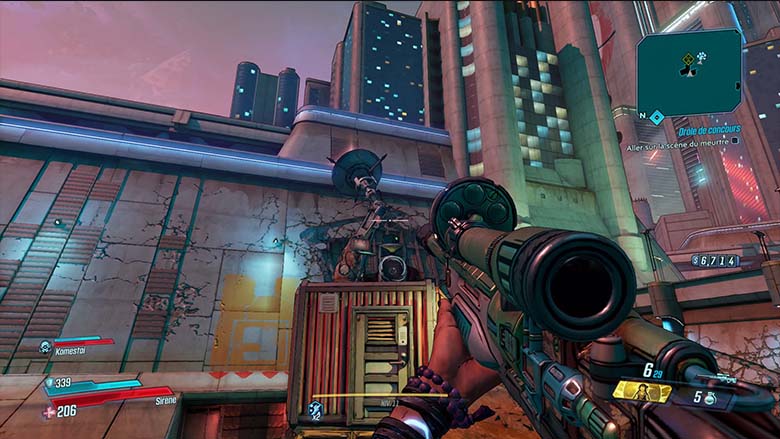Viewport: 780px width, 439px height.
Task: Click the yellow Siren action skill icon
Action: click(643, 391)
